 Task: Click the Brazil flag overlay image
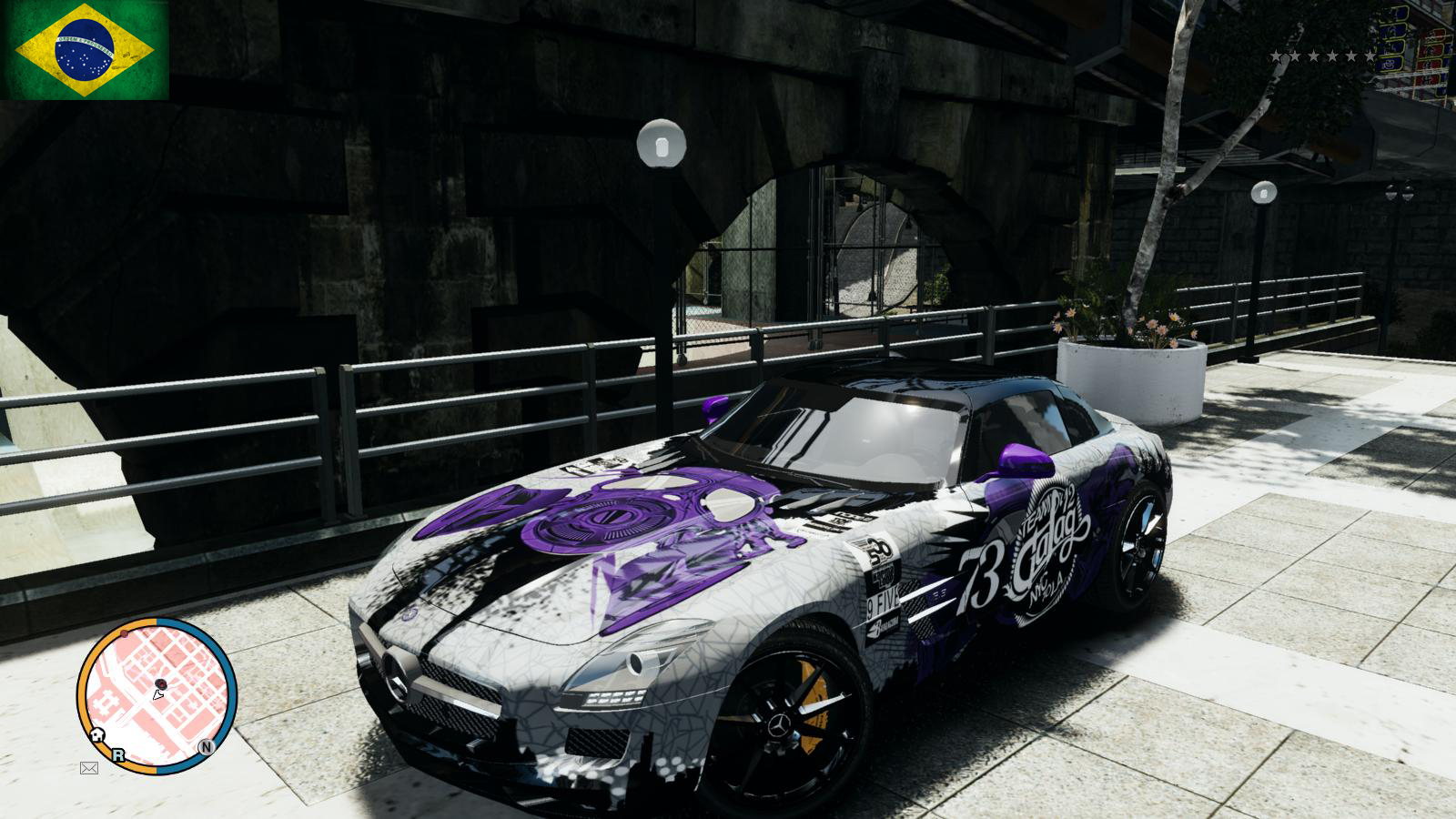pos(85,50)
